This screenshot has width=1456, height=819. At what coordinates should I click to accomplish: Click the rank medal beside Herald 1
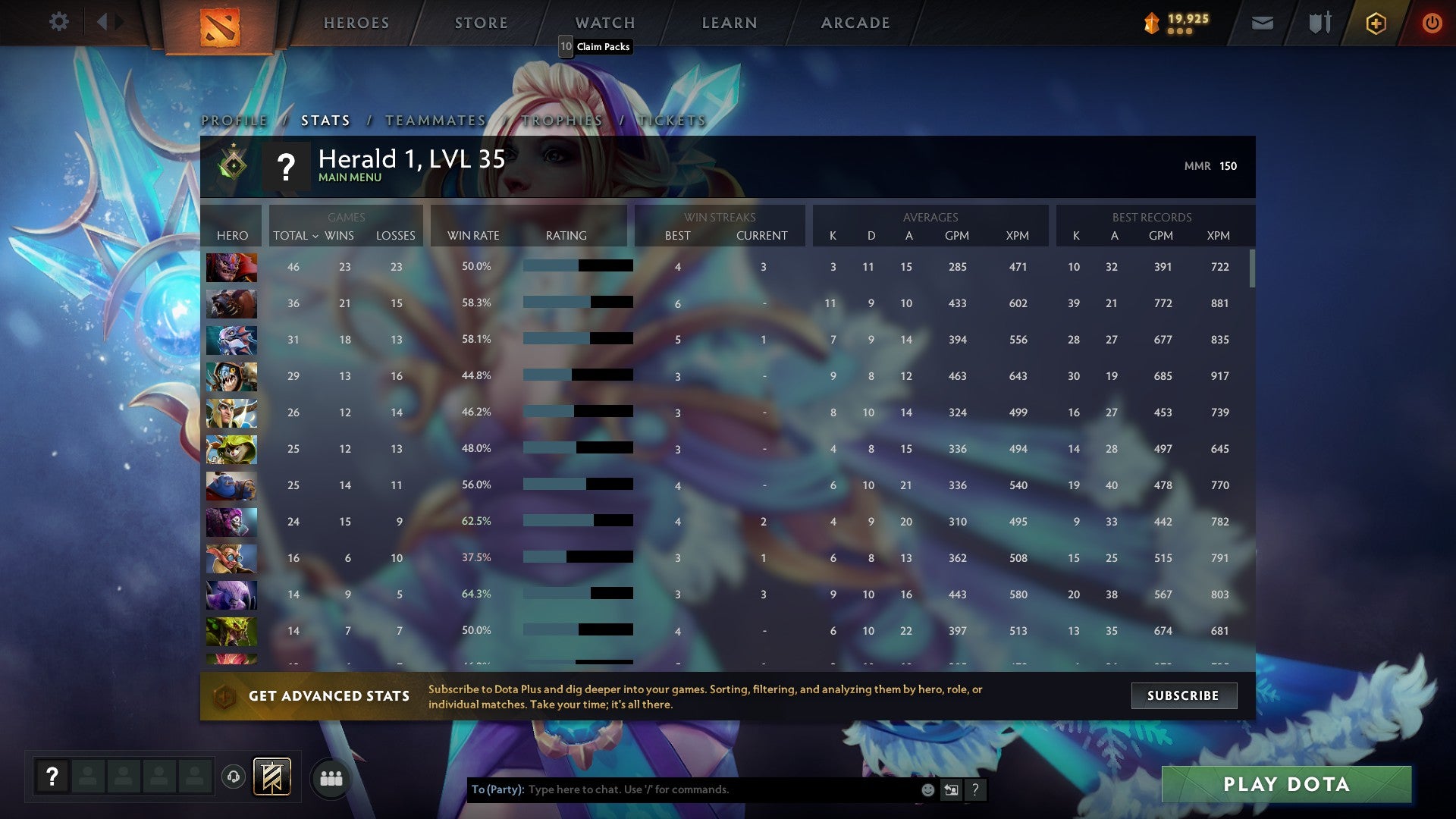(x=231, y=165)
